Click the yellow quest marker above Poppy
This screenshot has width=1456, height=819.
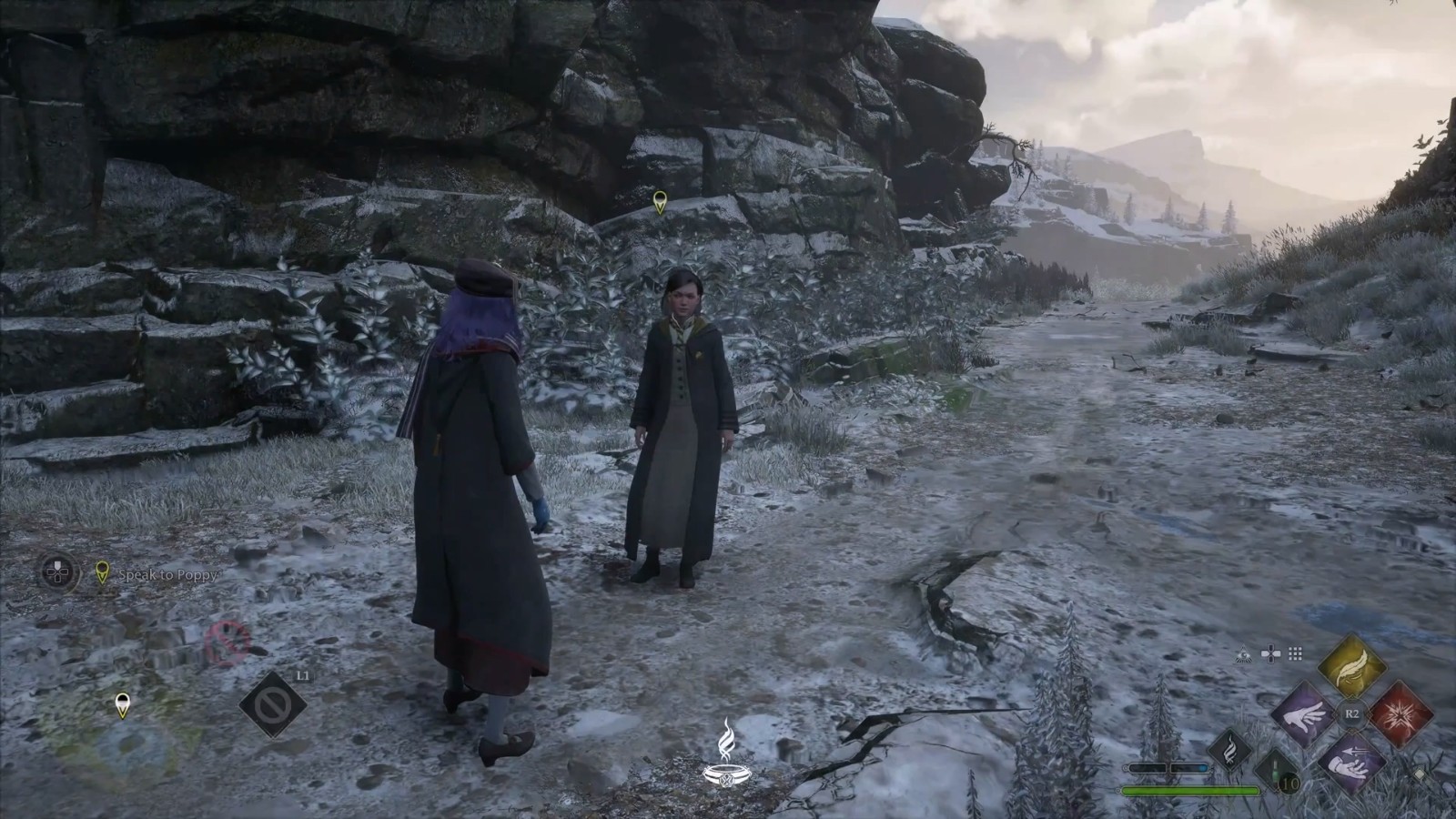click(660, 202)
